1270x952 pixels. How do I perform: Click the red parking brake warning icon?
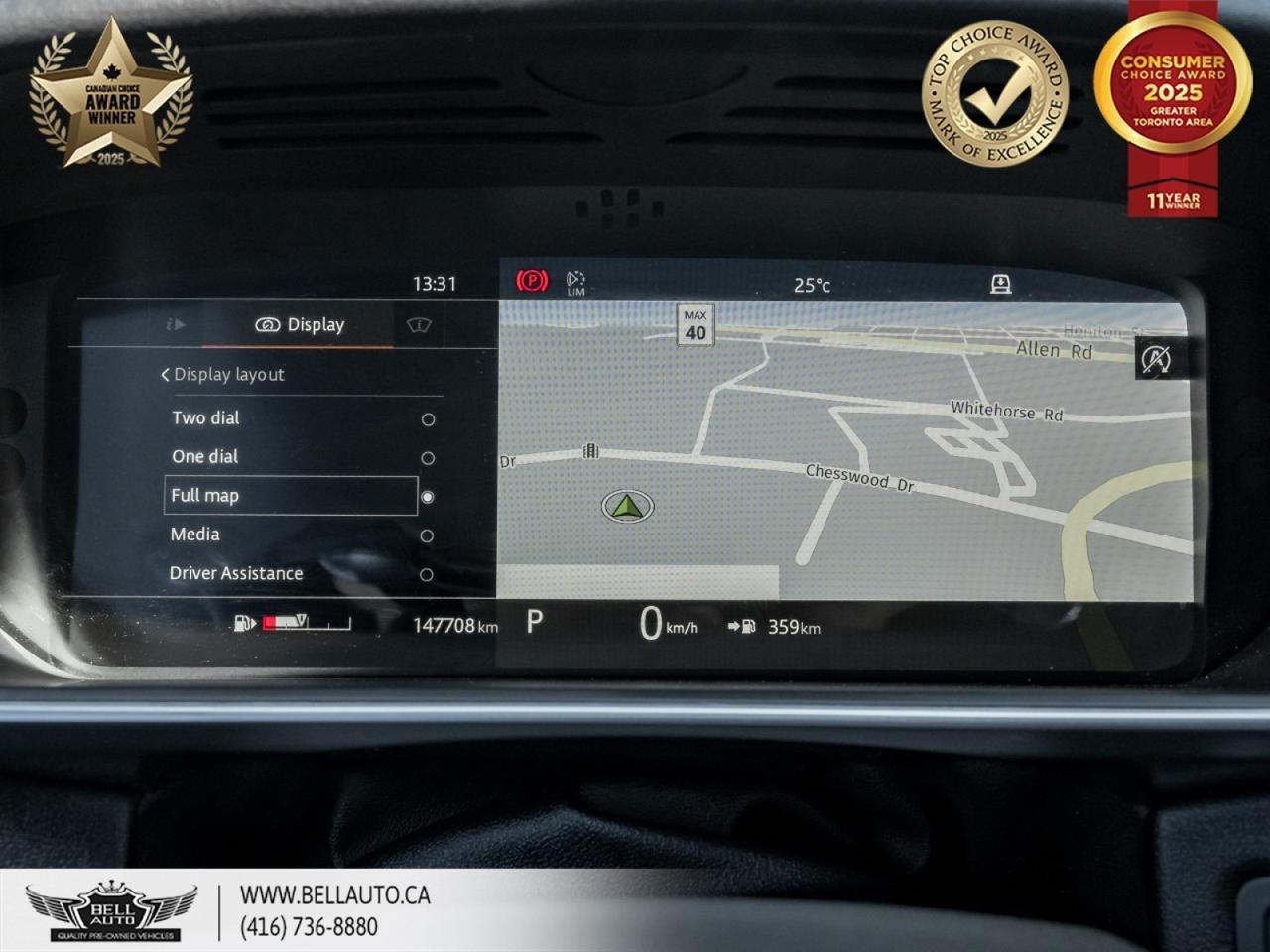click(533, 281)
